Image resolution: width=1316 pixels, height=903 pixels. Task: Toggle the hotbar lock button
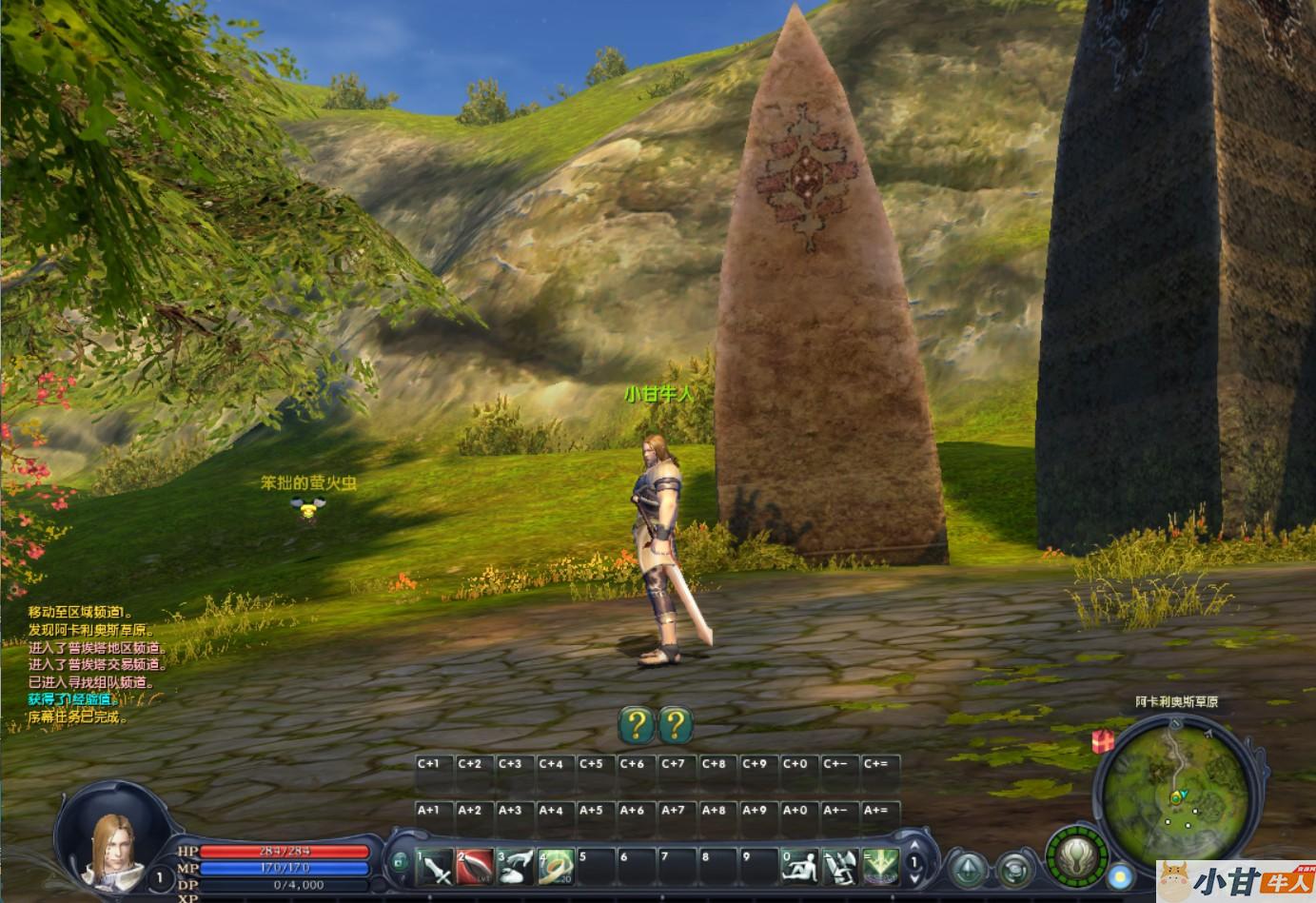tap(398, 864)
